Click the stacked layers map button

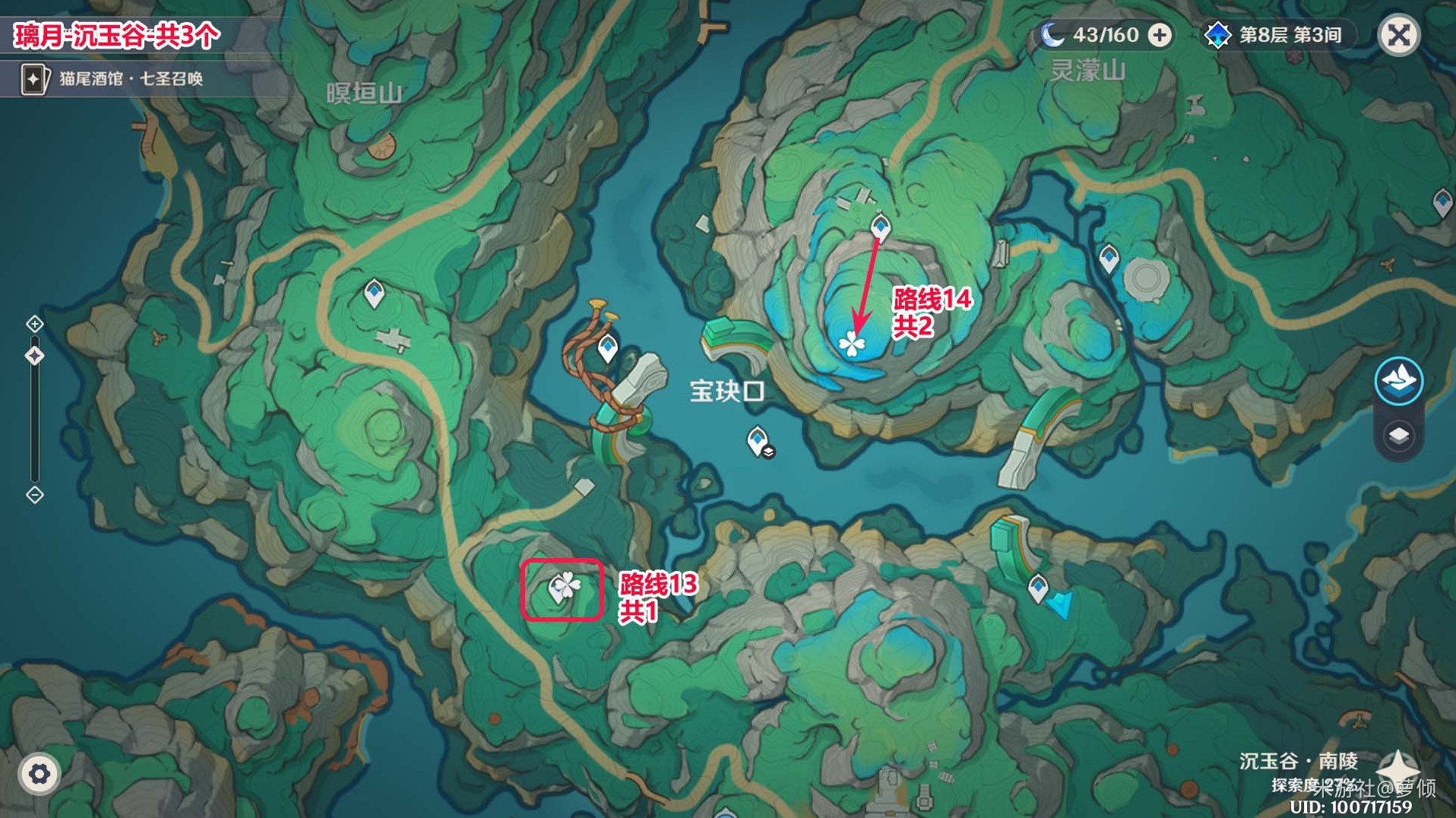pos(1398,436)
